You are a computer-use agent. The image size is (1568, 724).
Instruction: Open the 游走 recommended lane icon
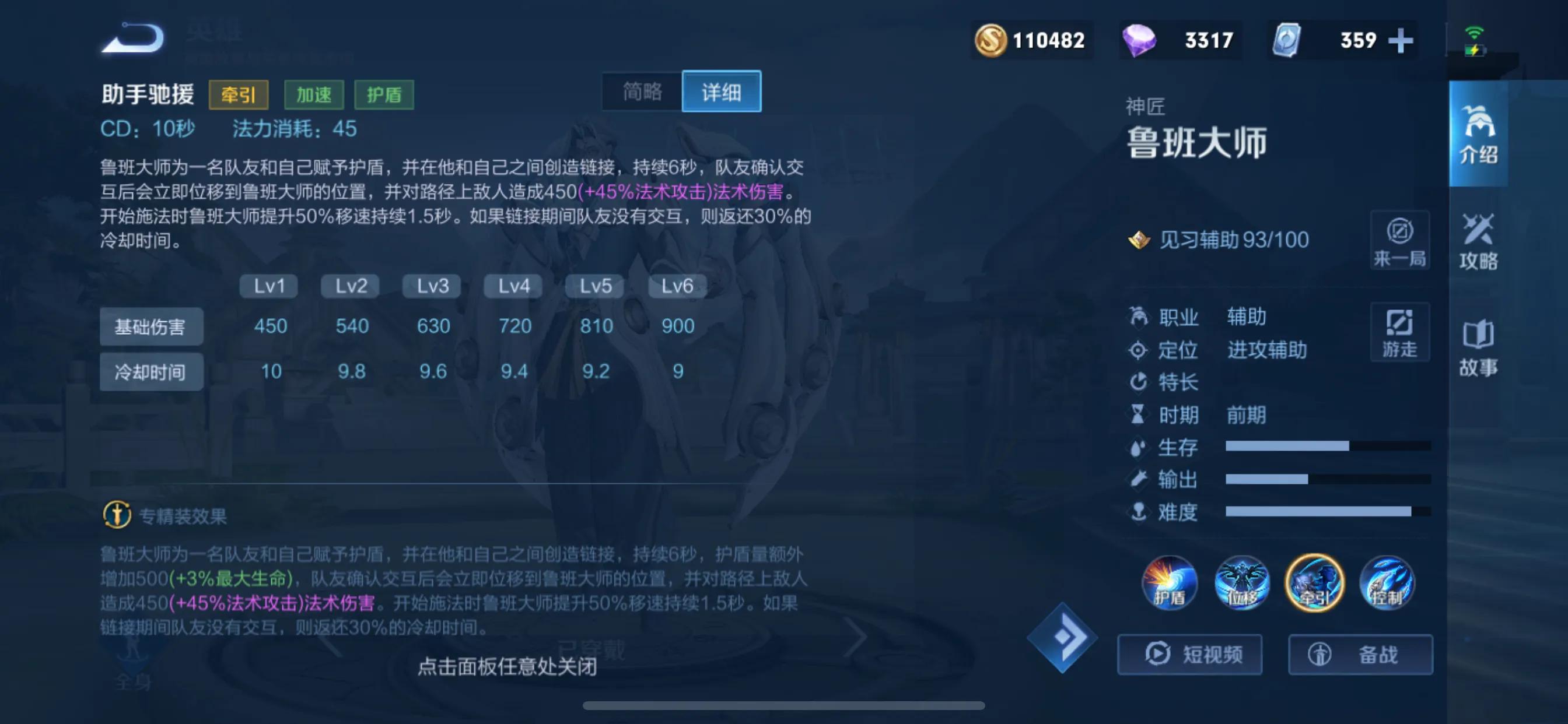point(1400,332)
